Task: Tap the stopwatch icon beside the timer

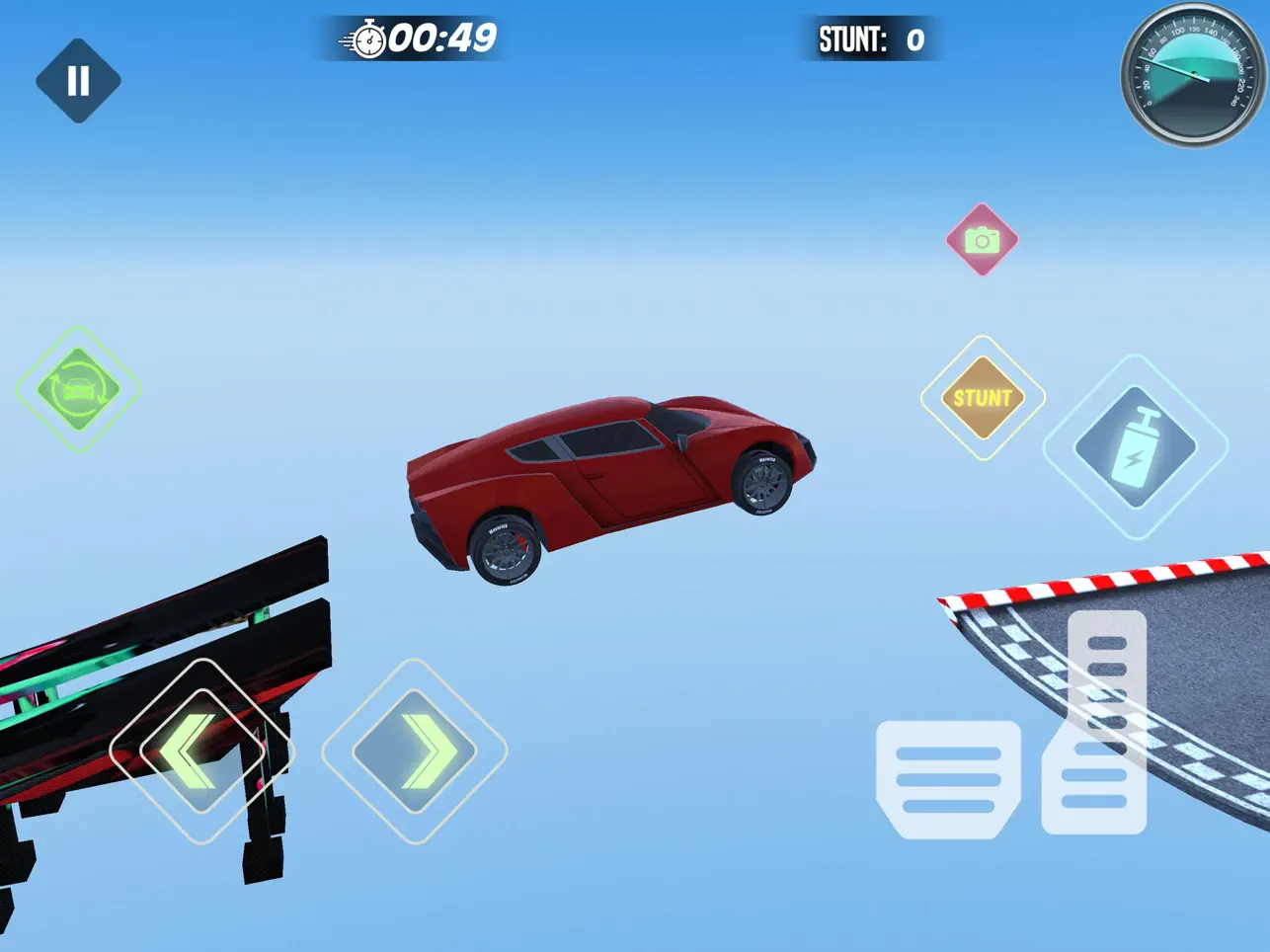Action: point(366,41)
